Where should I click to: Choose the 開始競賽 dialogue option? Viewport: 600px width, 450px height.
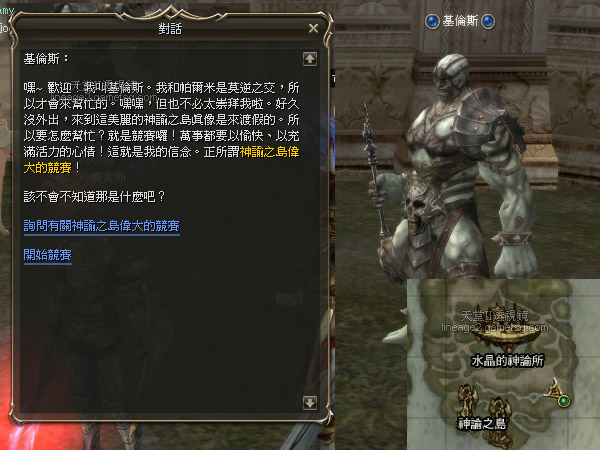click(x=47, y=254)
